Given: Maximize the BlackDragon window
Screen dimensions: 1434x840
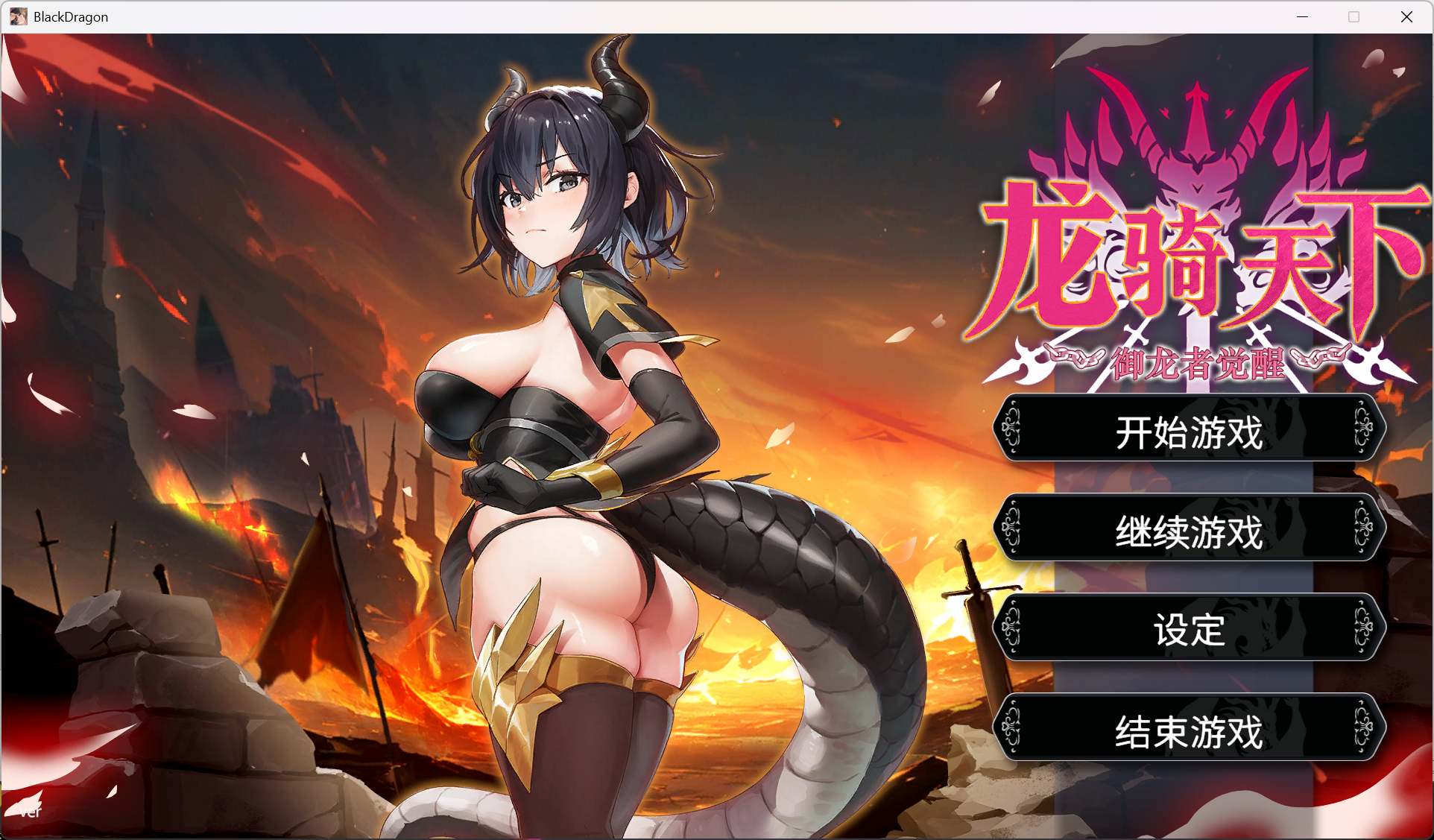Looking at the screenshot, I should (x=1354, y=16).
